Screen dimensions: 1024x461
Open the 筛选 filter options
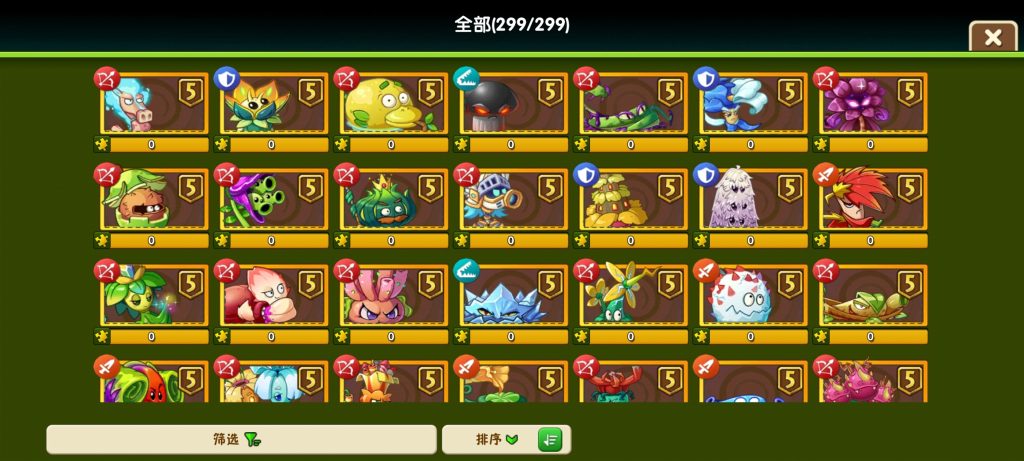tap(241, 439)
